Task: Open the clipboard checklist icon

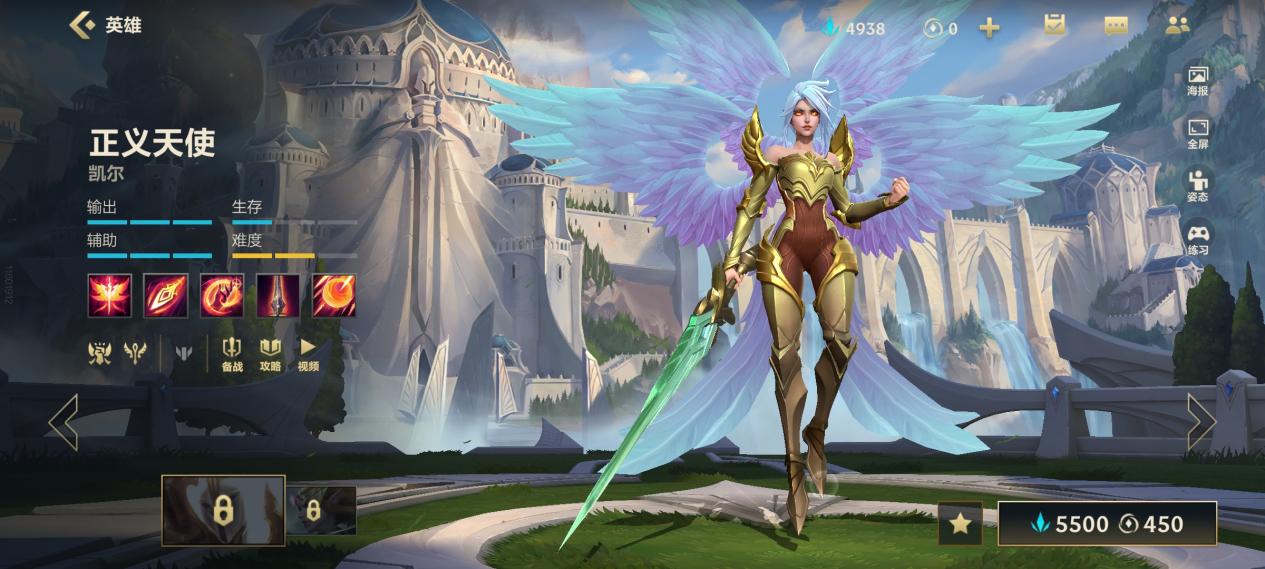Action: pyautogui.click(x=1054, y=26)
